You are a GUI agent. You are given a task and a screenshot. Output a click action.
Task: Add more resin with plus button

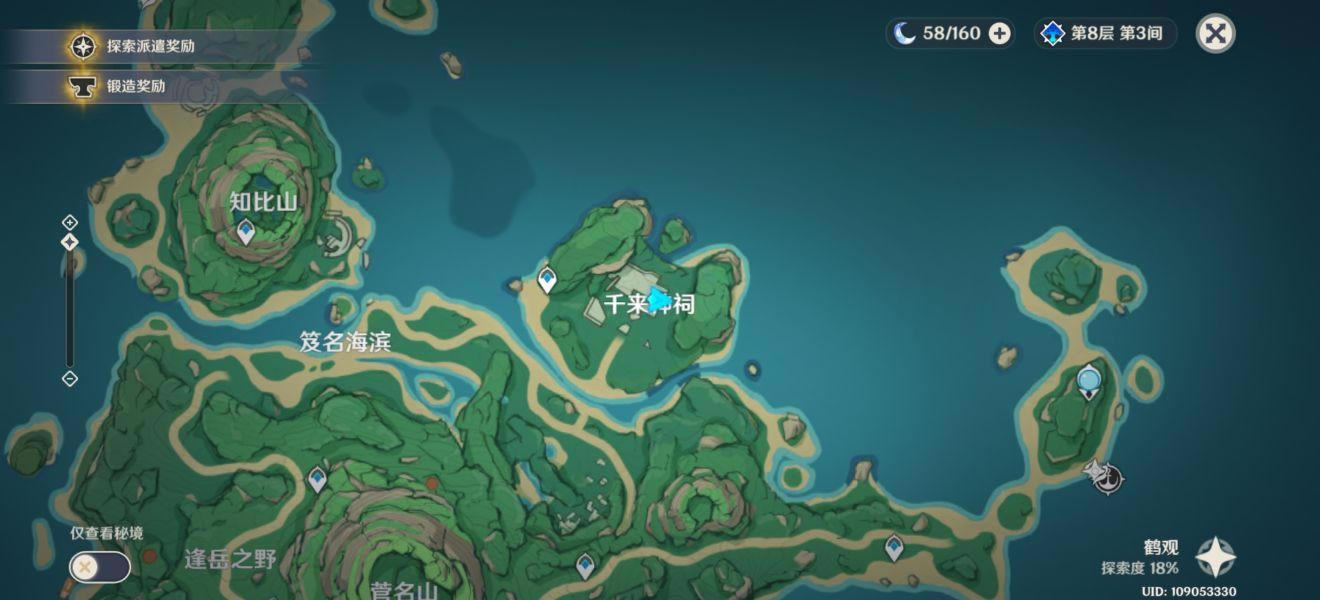[x=999, y=33]
